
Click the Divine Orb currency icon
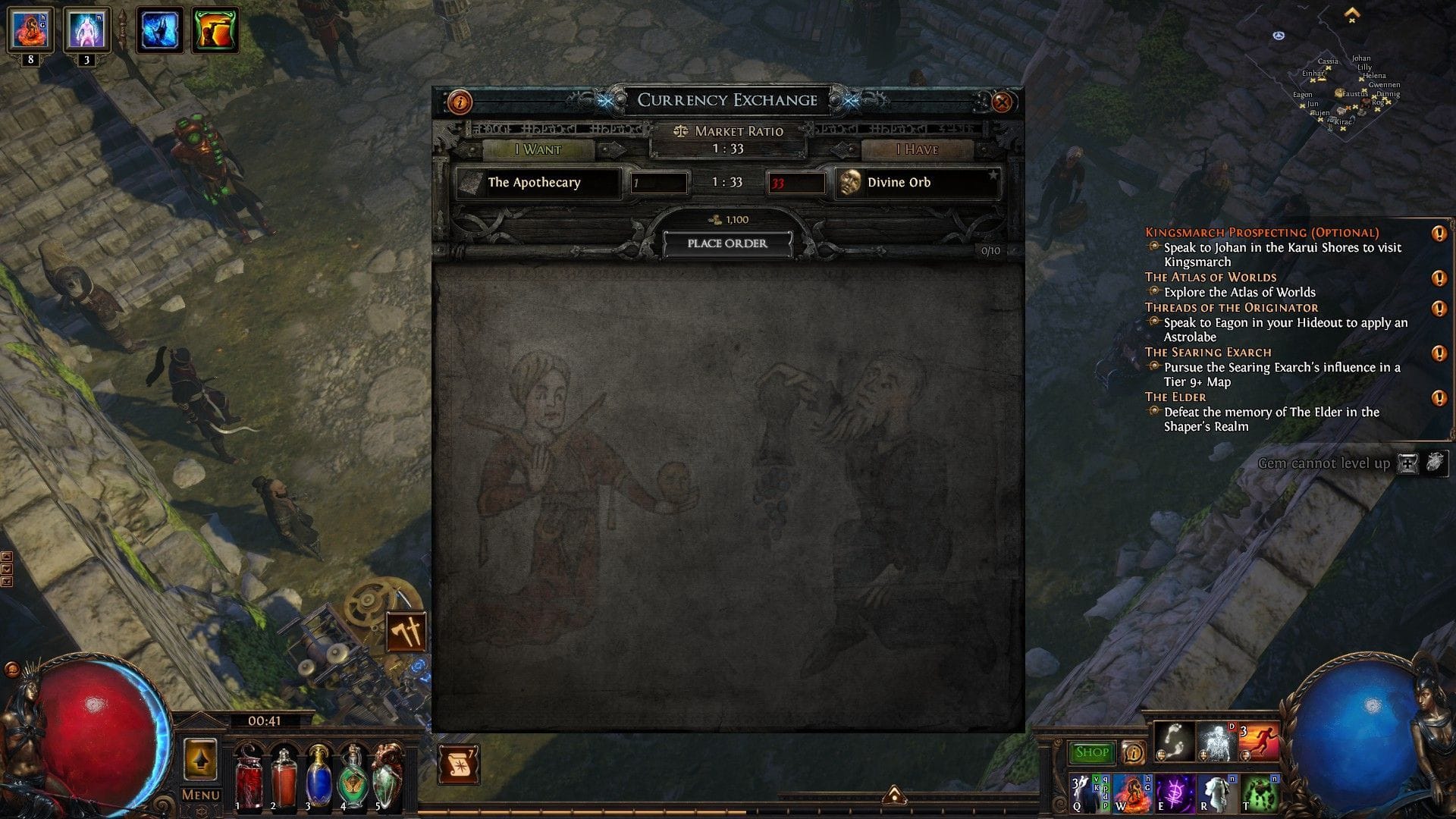[849, 182]
